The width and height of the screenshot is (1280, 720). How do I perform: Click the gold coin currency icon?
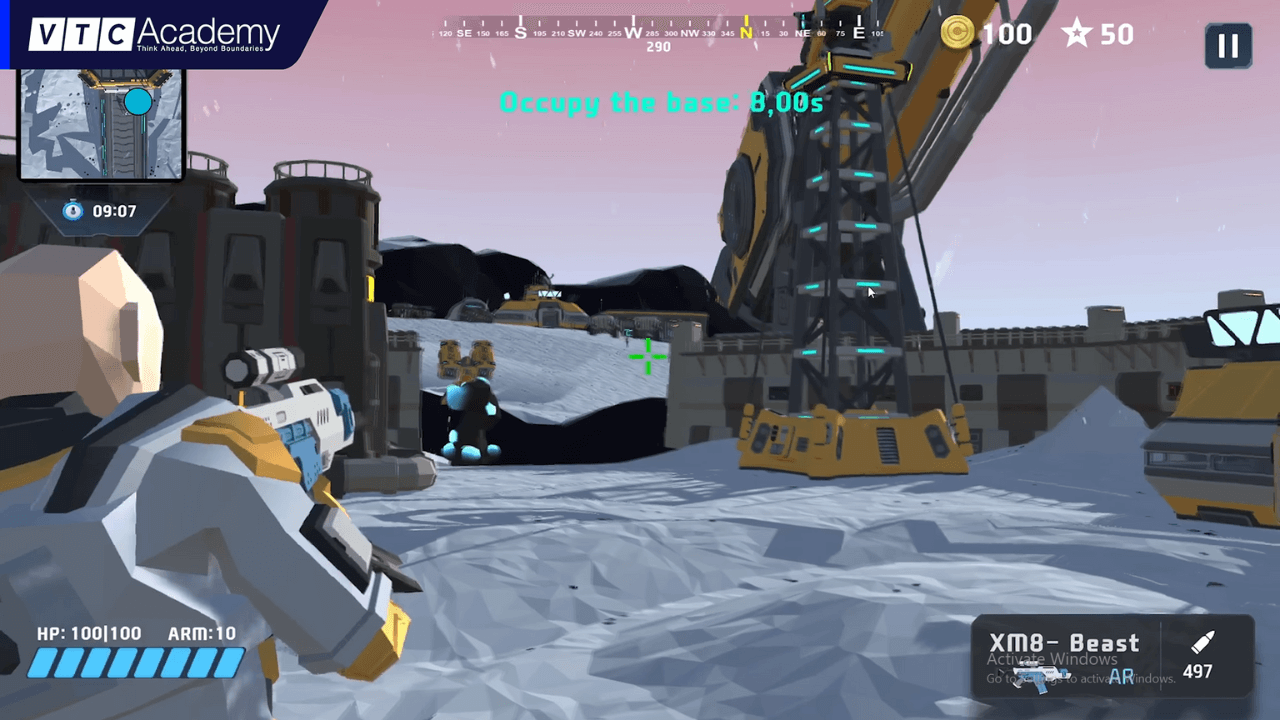pos(958,34)
